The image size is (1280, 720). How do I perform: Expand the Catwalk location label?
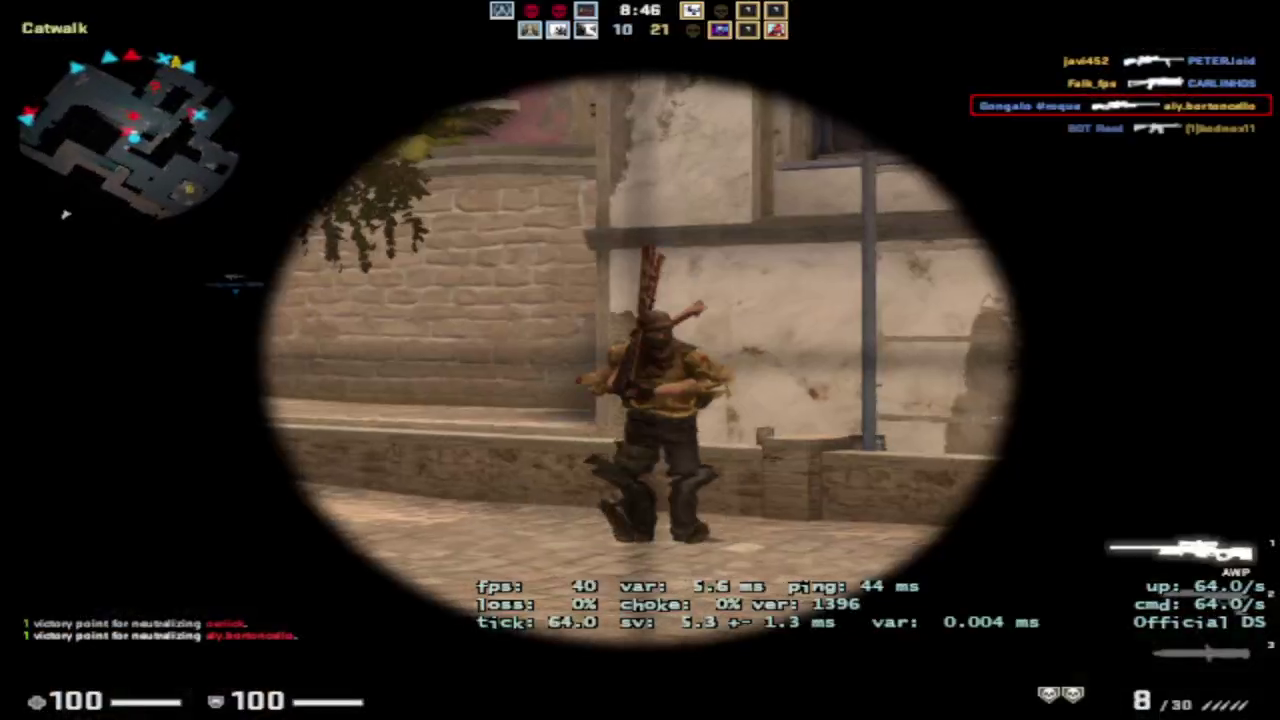[54, 28]
